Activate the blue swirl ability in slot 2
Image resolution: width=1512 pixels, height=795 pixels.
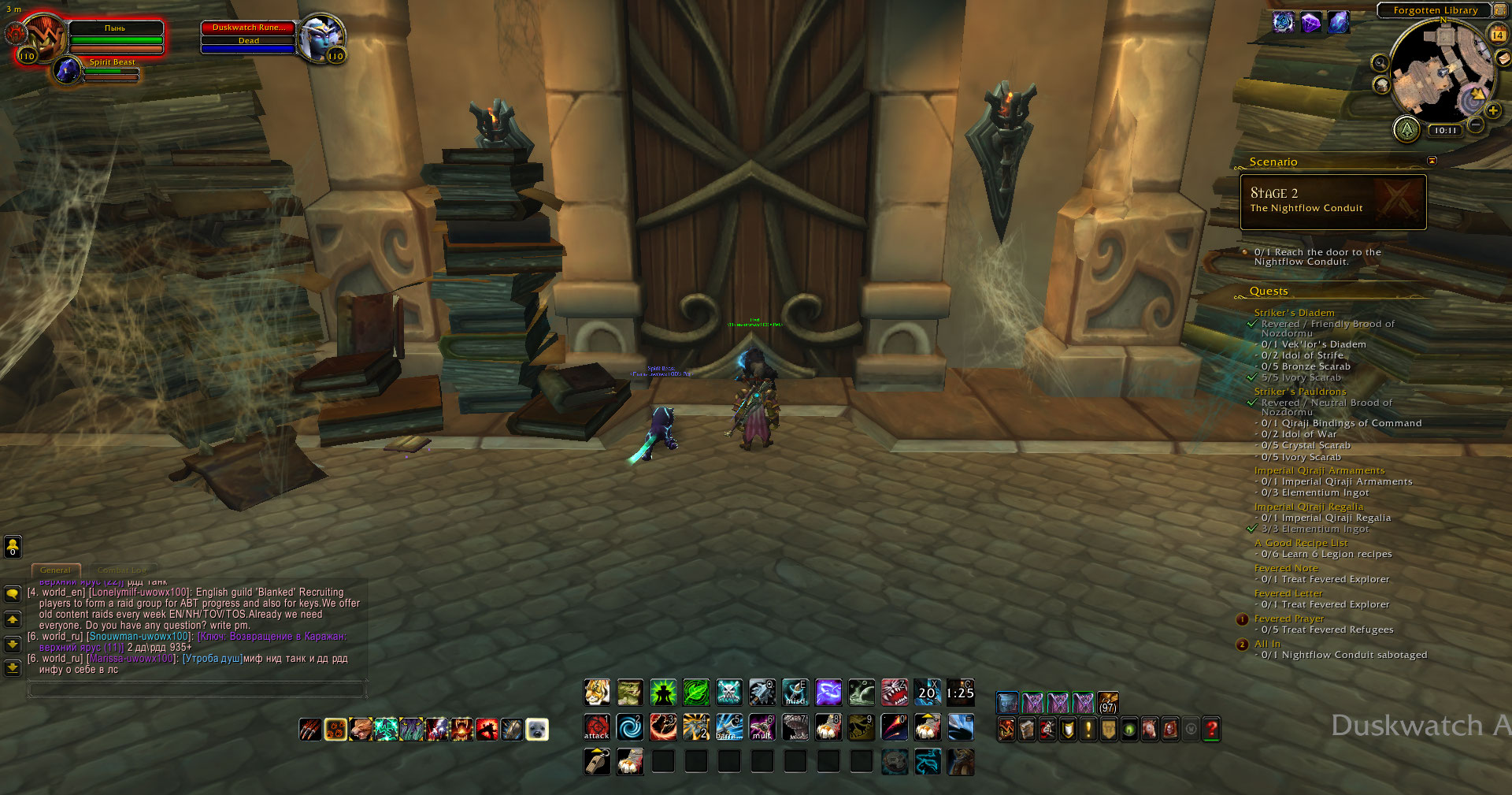click(630, 727)
